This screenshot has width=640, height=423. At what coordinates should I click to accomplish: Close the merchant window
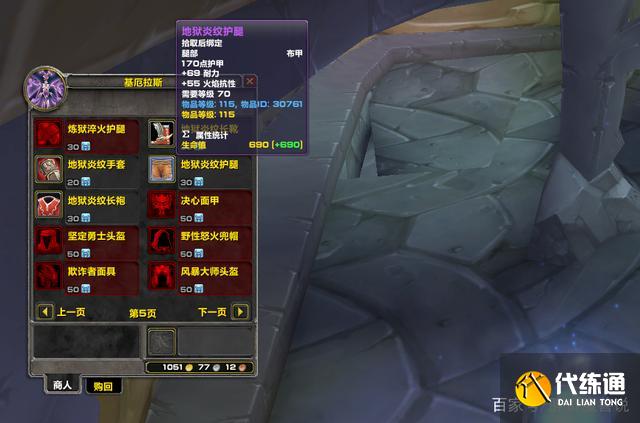pyautogui.click(x=250, y=81)
